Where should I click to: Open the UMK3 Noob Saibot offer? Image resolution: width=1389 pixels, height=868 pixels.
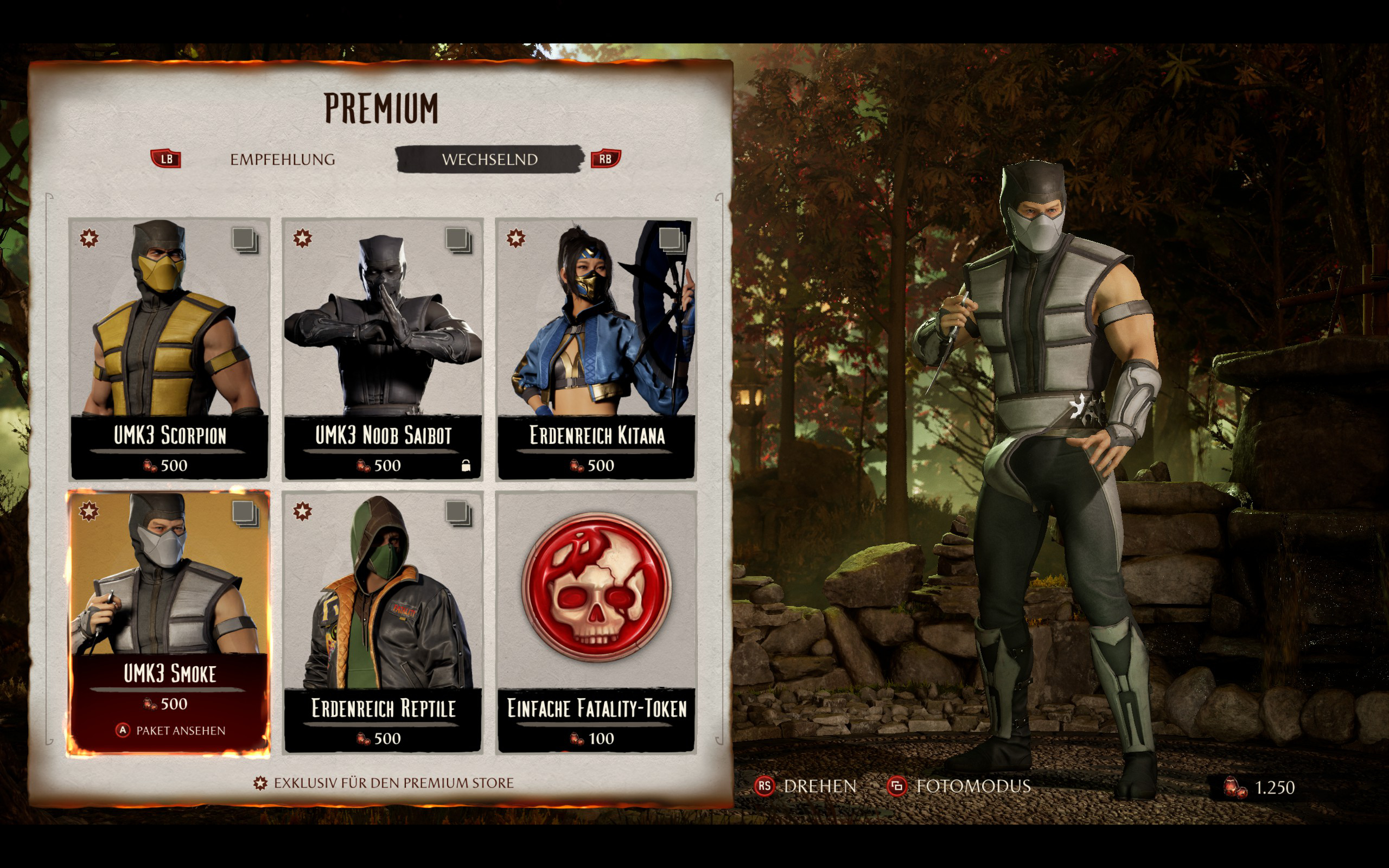(383, 348)
